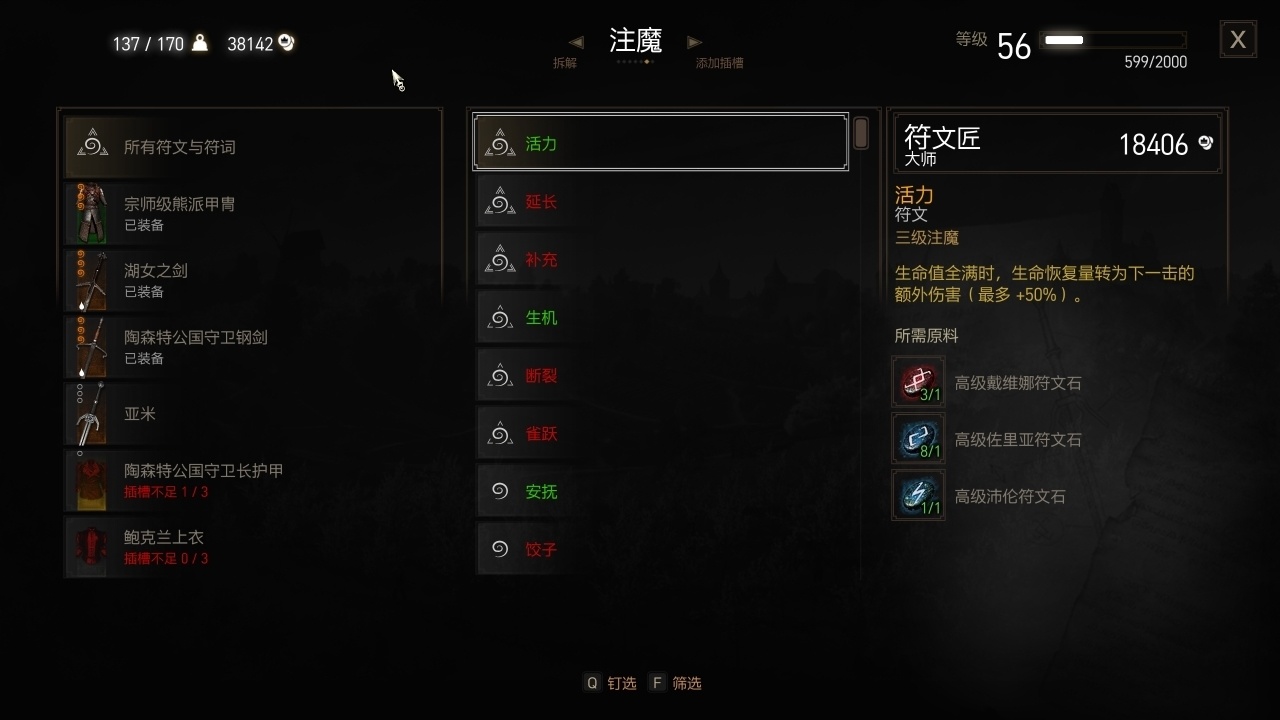Expand the equipment list entry 亚米
The image size is (1280, 720).
coord(140,414)
